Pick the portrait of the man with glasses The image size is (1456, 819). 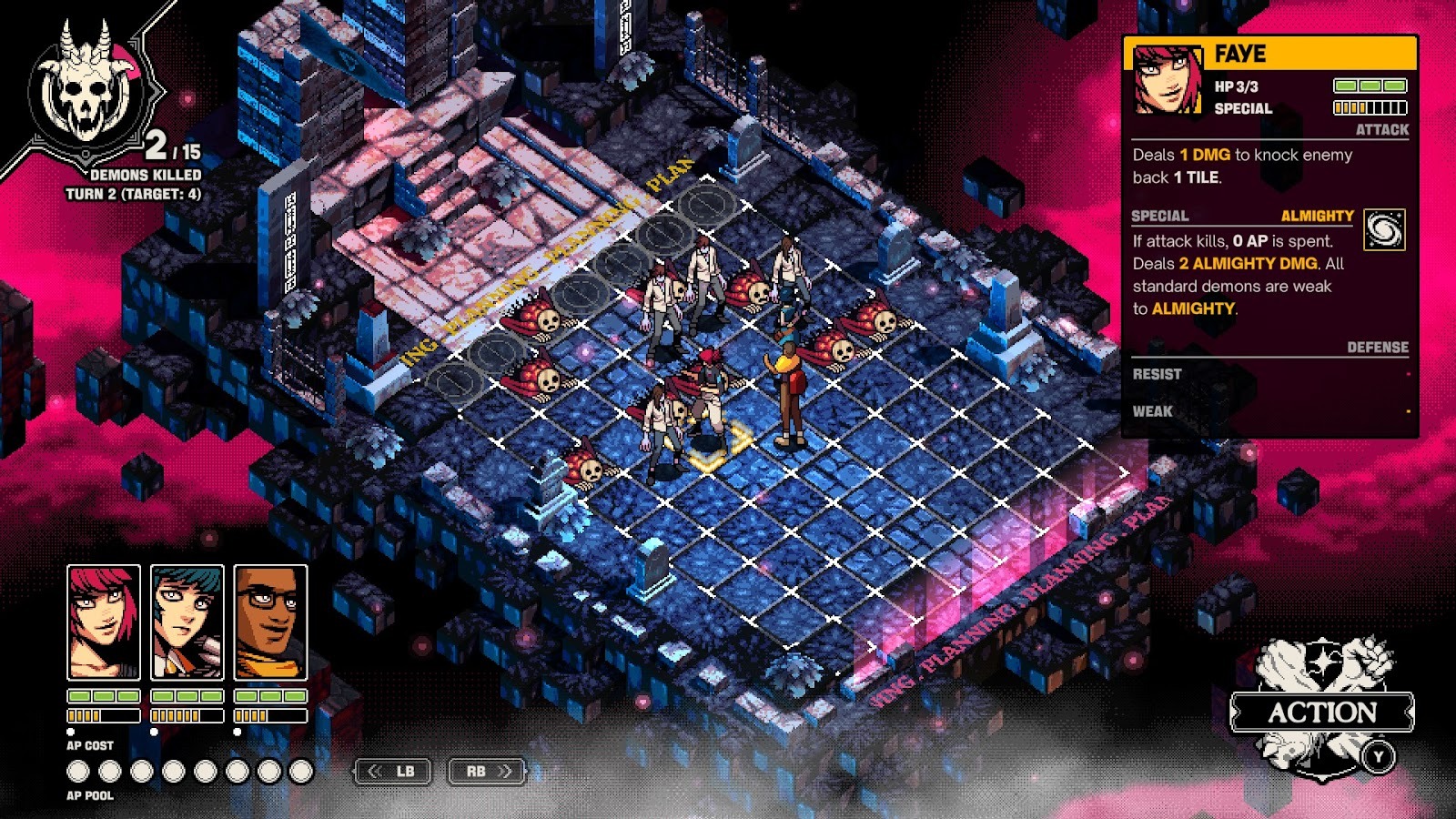[x=270, y=622]
